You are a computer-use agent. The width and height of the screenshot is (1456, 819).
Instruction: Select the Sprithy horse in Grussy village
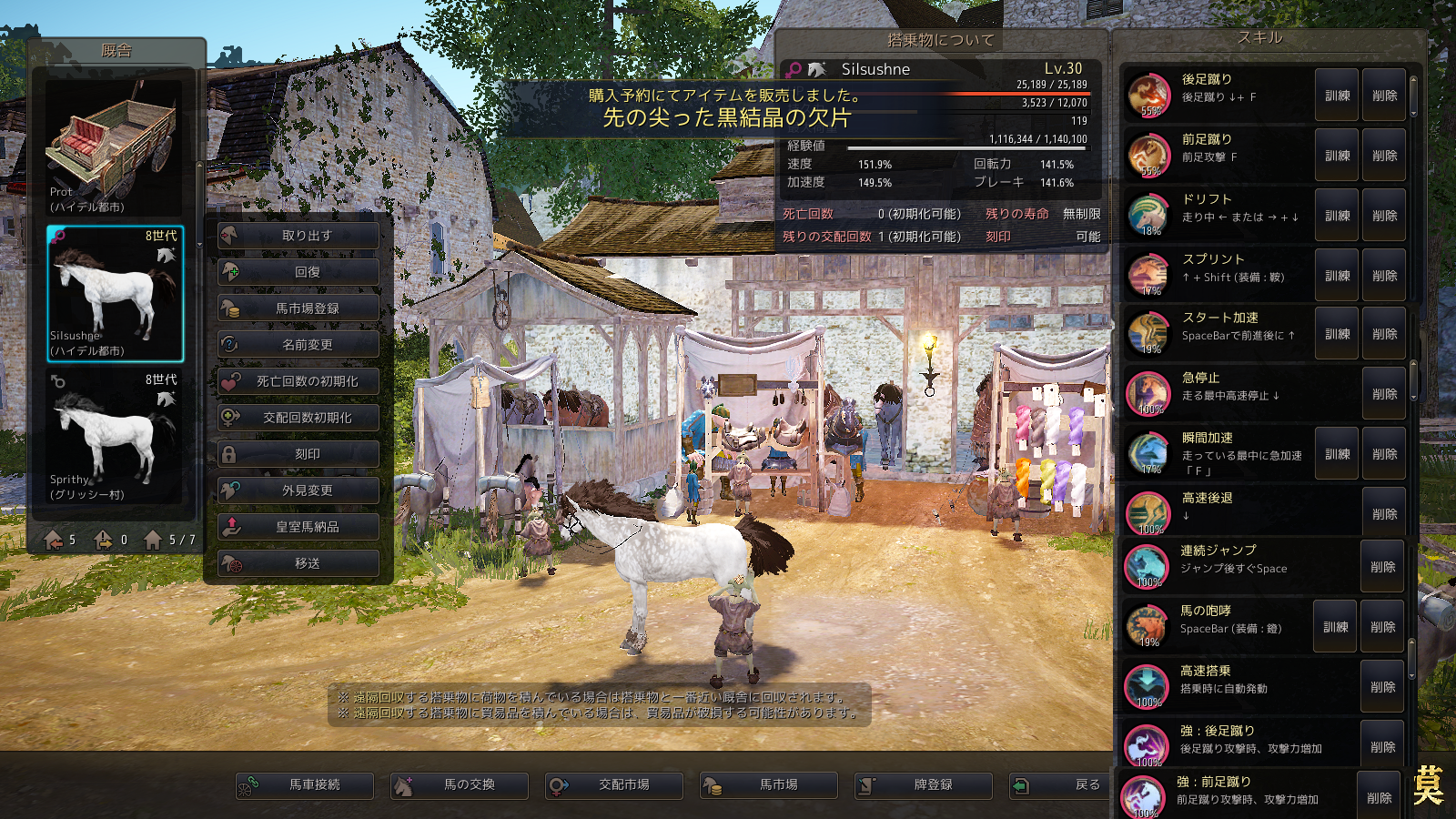(x=115, y=435)
